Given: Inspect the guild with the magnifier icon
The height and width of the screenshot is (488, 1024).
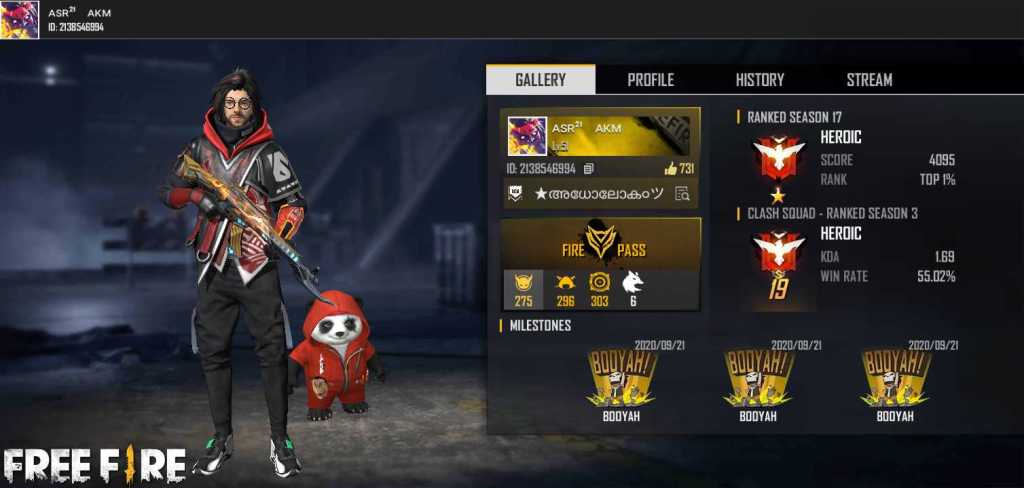Looking at the screenshot, I should [x=682, y=194].
